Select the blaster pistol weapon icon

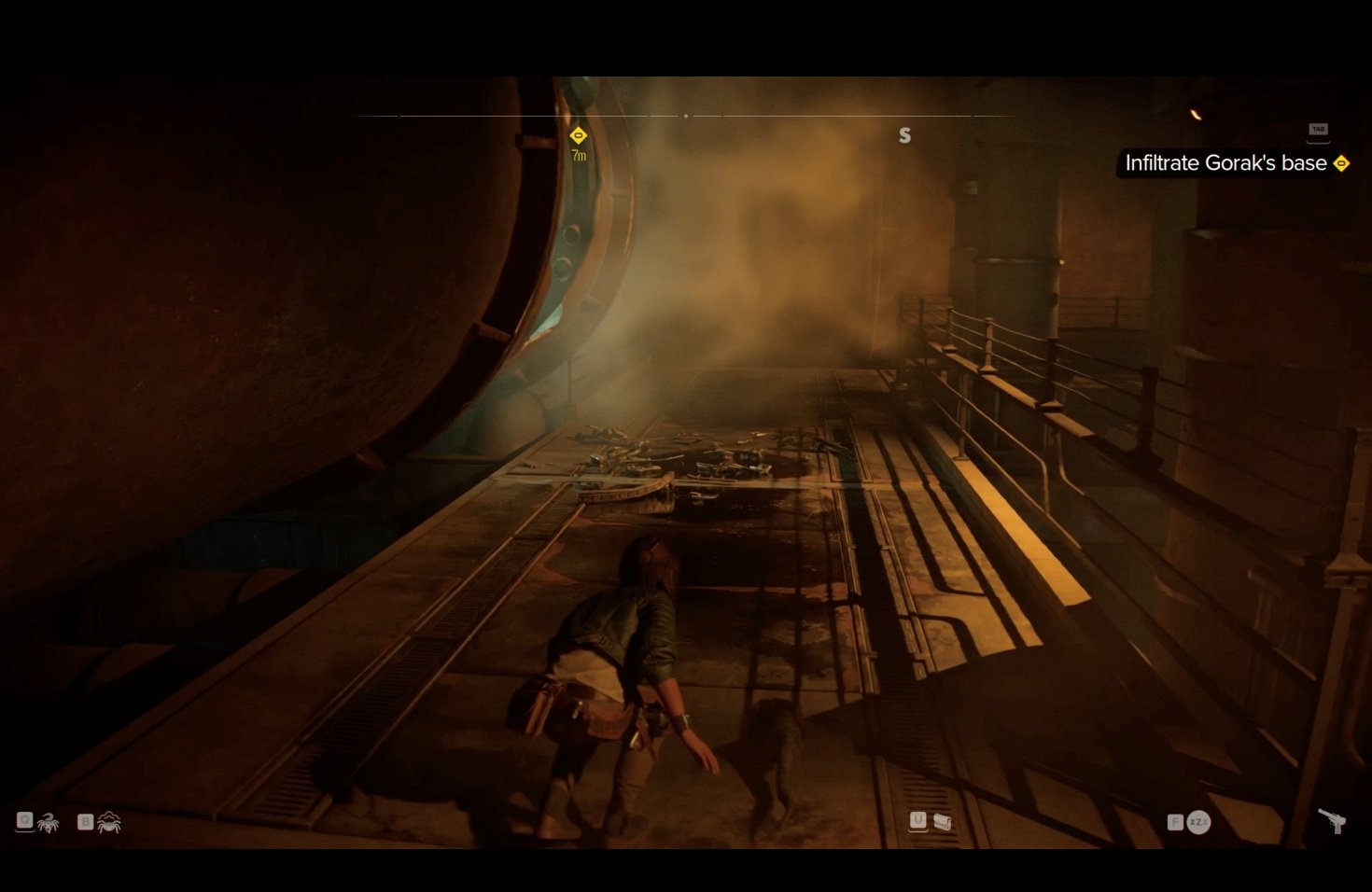coord(1332,820)
